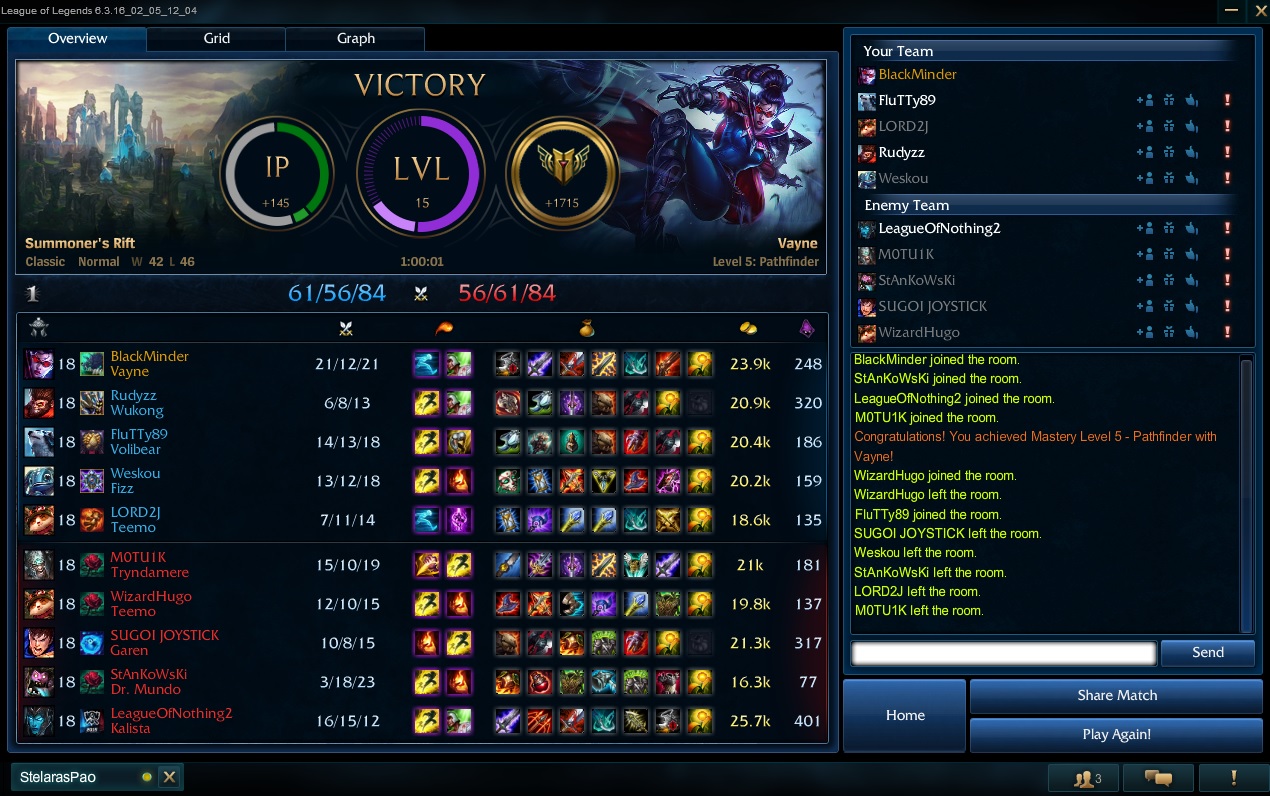This screenshot has width=1270, height=796.
Task: Open the StelarasPao chat tab
Action: tap(70, 777)
